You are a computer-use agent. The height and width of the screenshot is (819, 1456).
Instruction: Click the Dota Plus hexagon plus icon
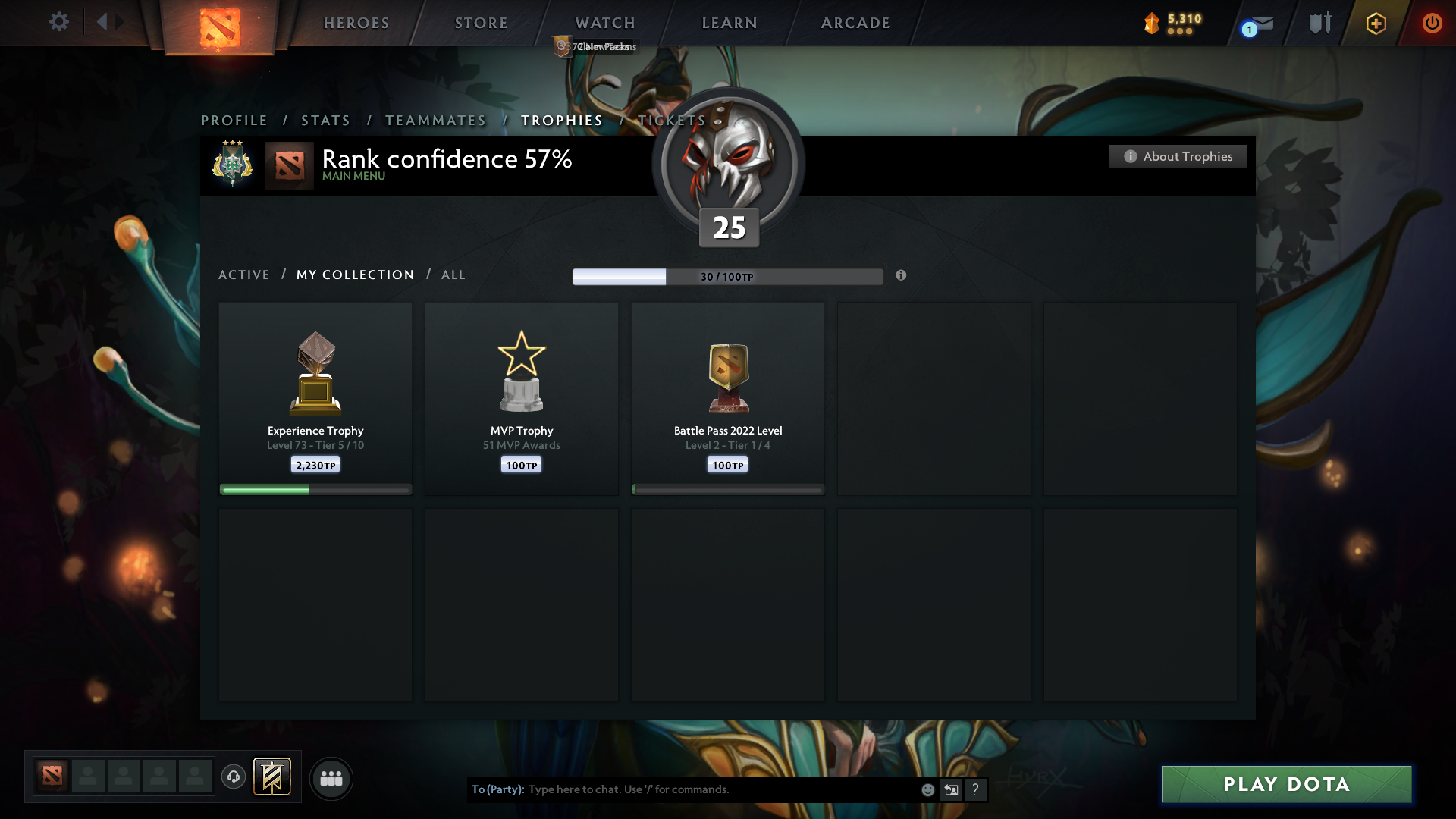point(1375,23)
